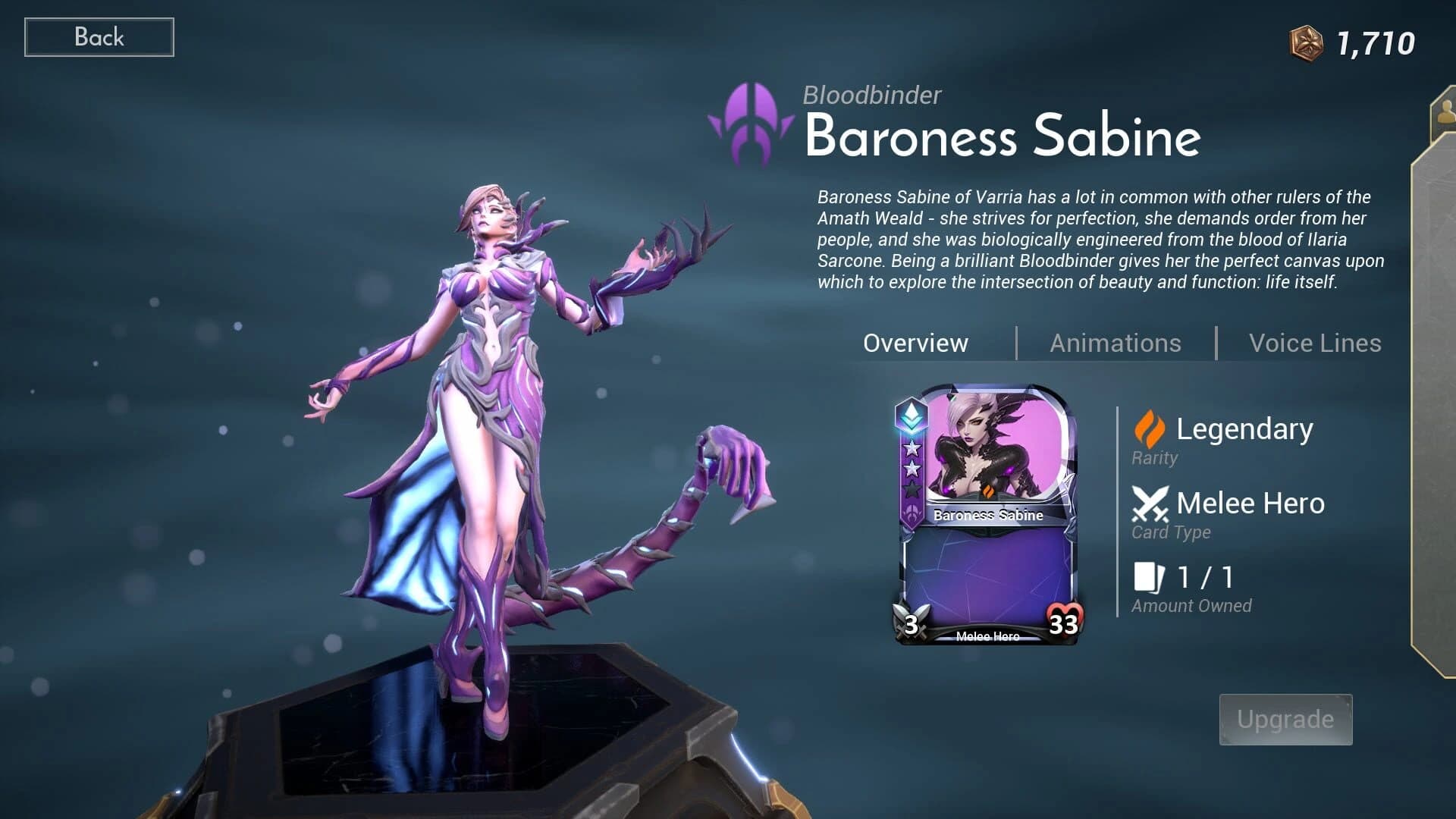Screen dimensions: 1456x819
Task: Switch to the Animations tab
Action: [1115, 343]
